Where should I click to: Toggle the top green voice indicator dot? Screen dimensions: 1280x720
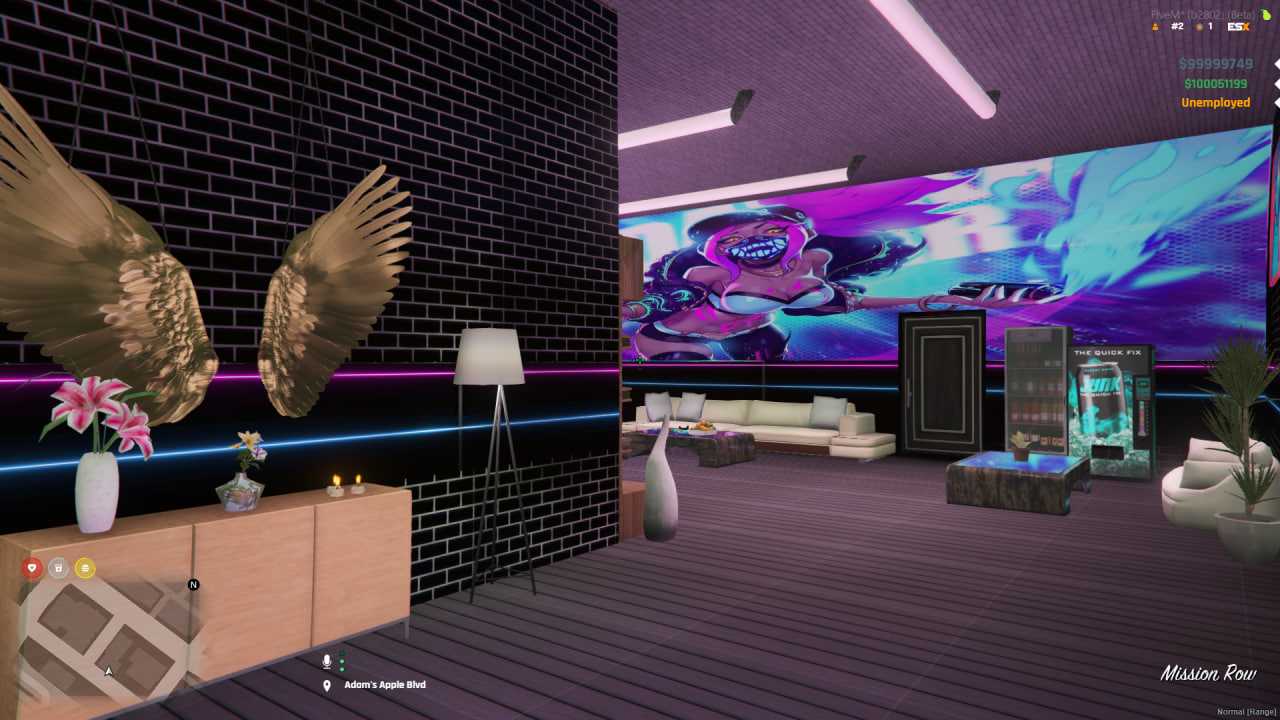(x=342, y=653)
